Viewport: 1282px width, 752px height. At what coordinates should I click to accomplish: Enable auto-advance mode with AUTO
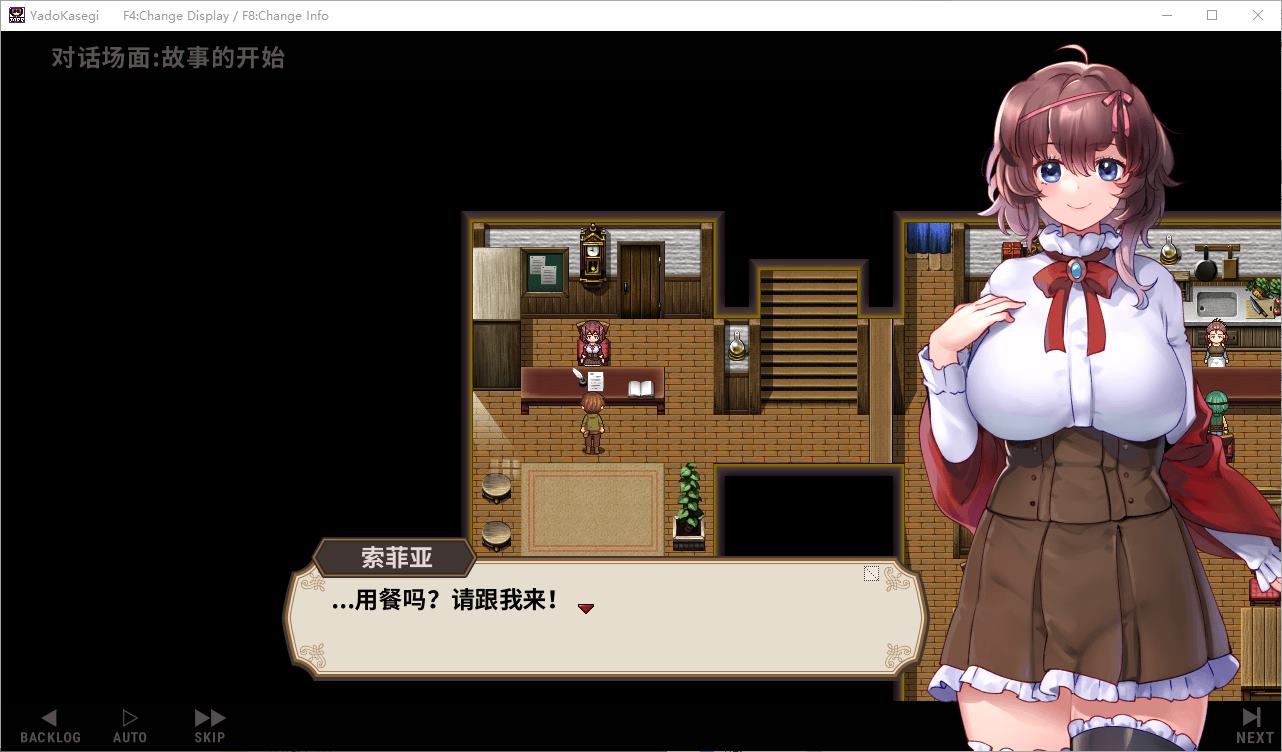click(x=129, y=724)
